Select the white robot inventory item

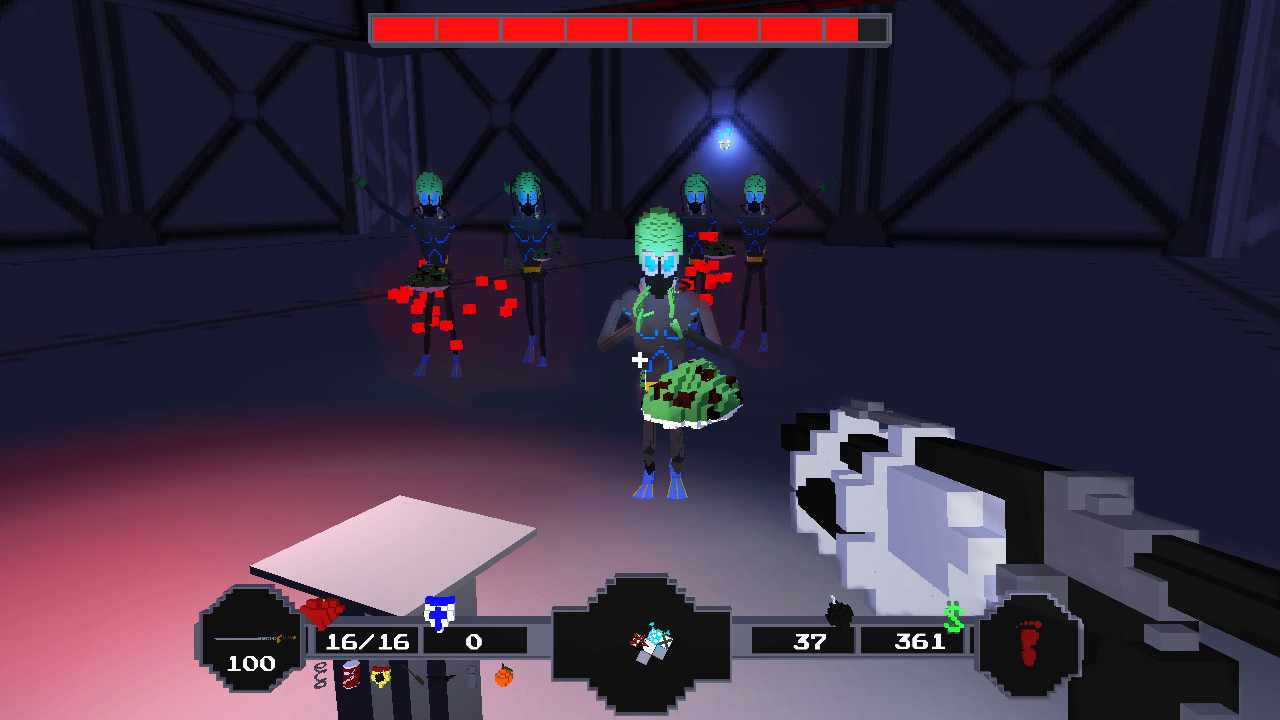tap(472, 677)
